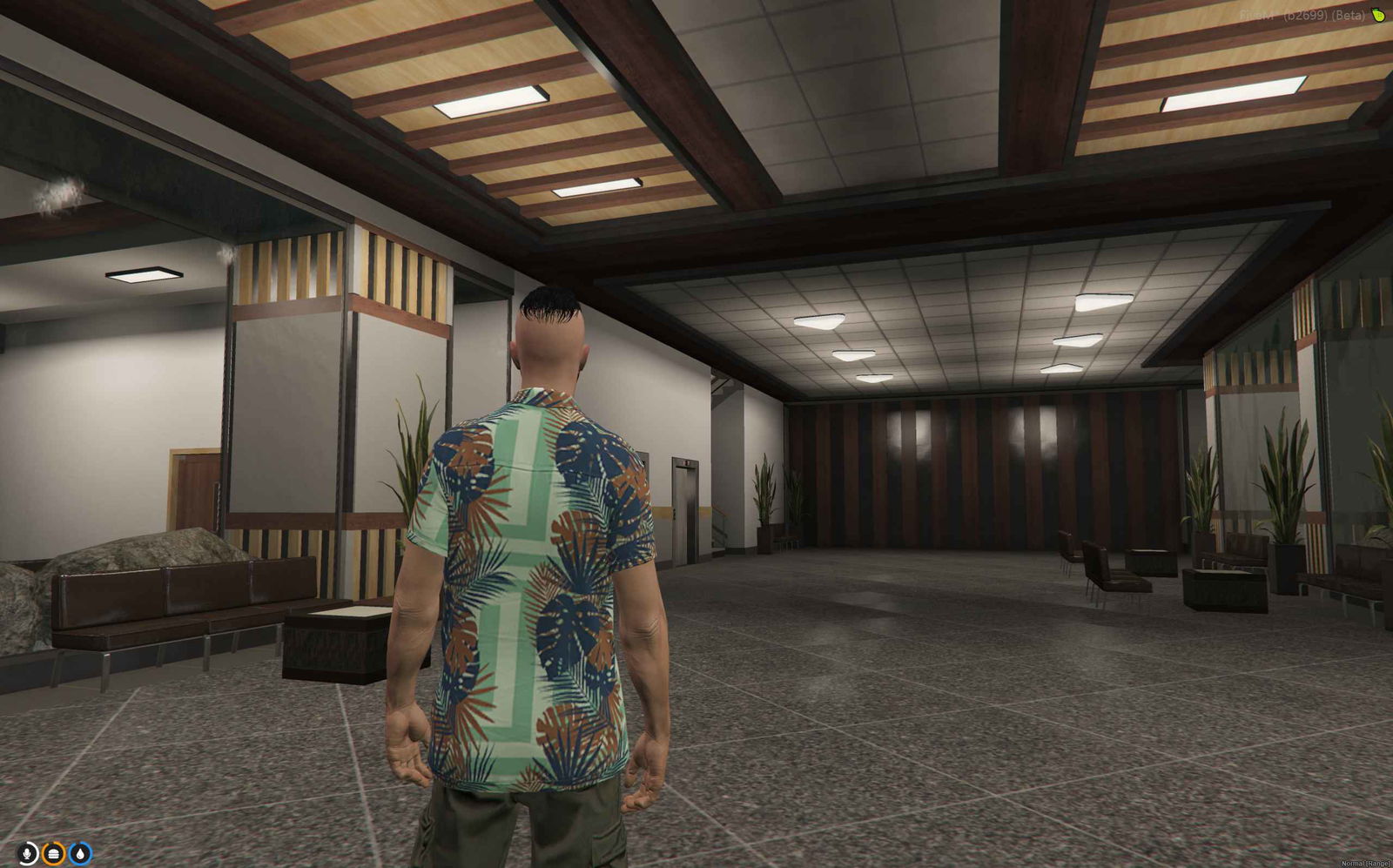Click the microphone voice chat icon
Screen dimensions: 1393x868
27,853
